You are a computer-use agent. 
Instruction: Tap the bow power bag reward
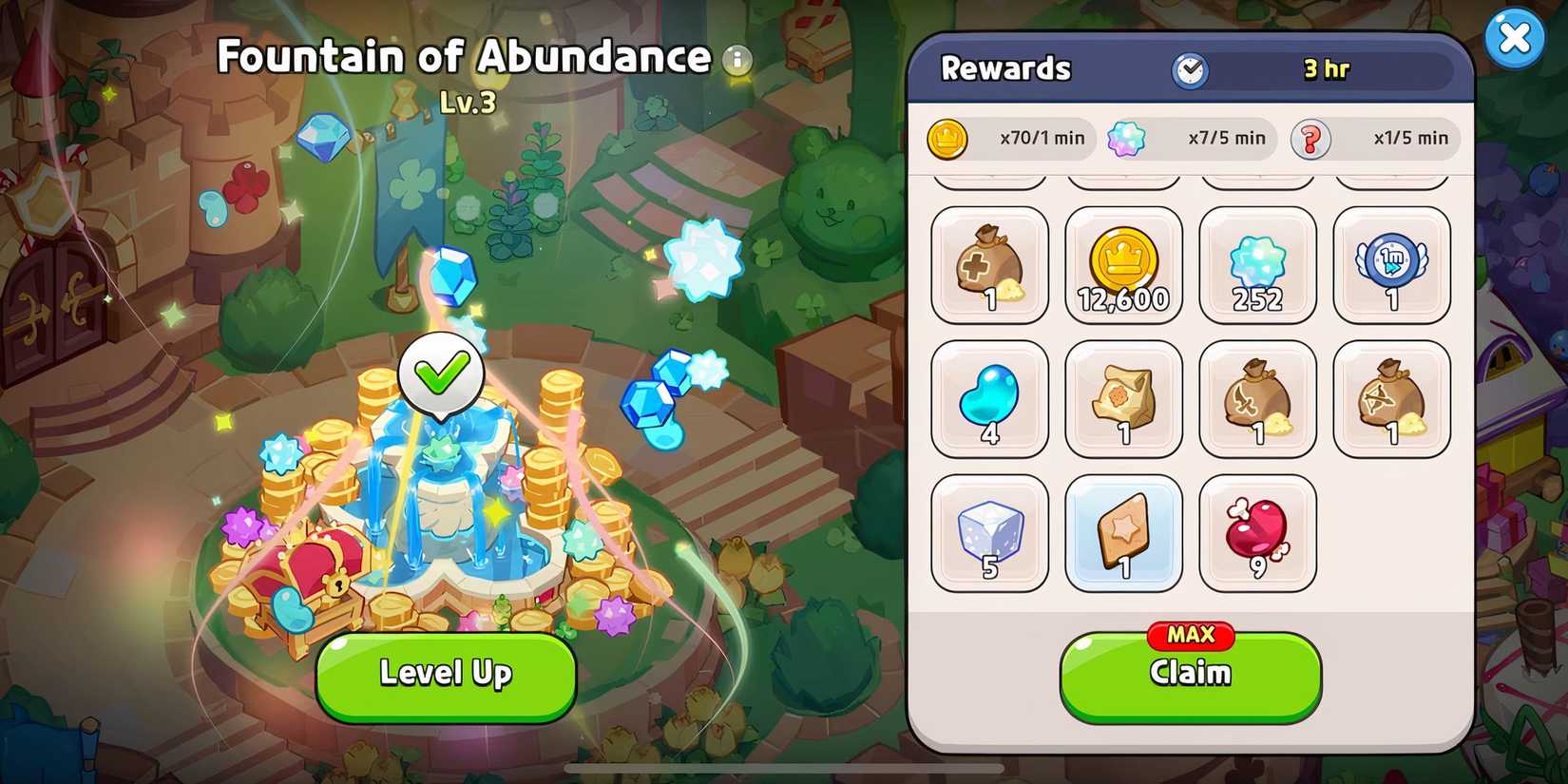[1390, 399]
